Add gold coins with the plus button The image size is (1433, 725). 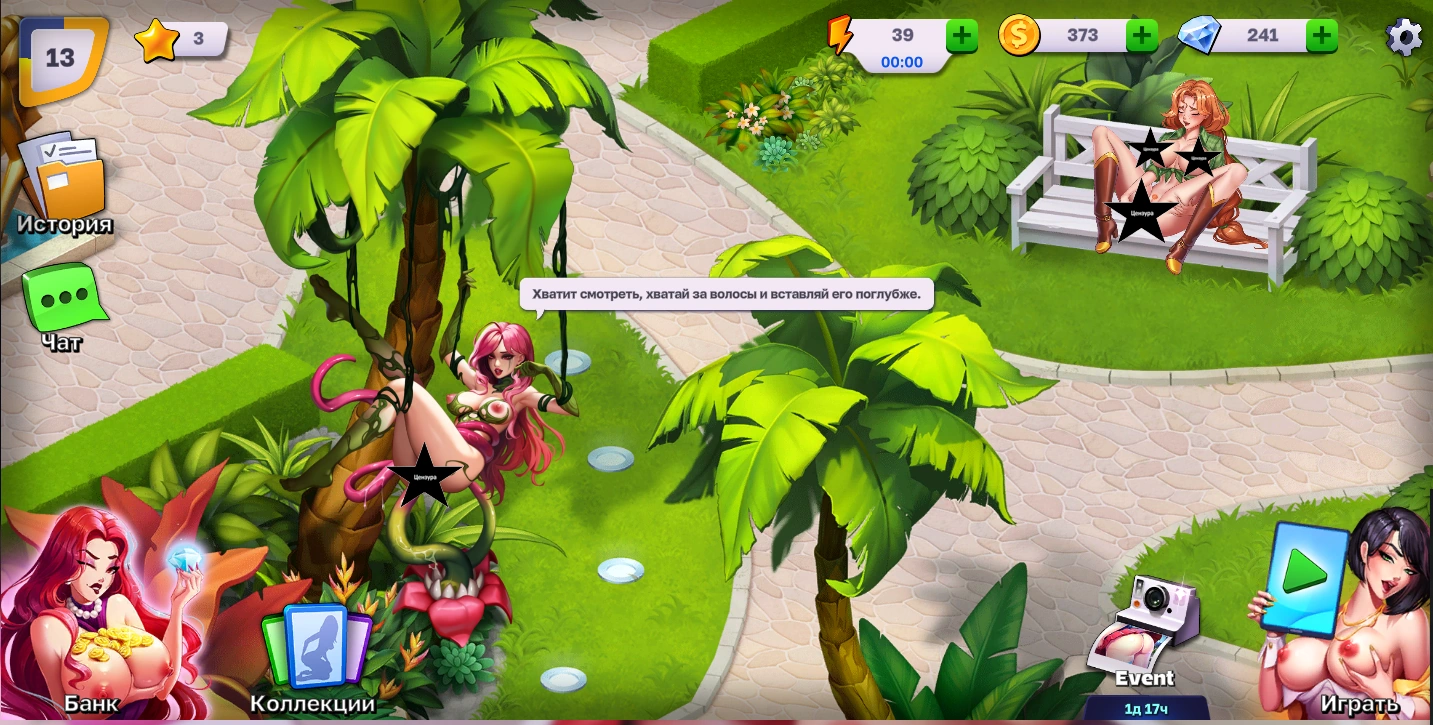(1142, 36)
